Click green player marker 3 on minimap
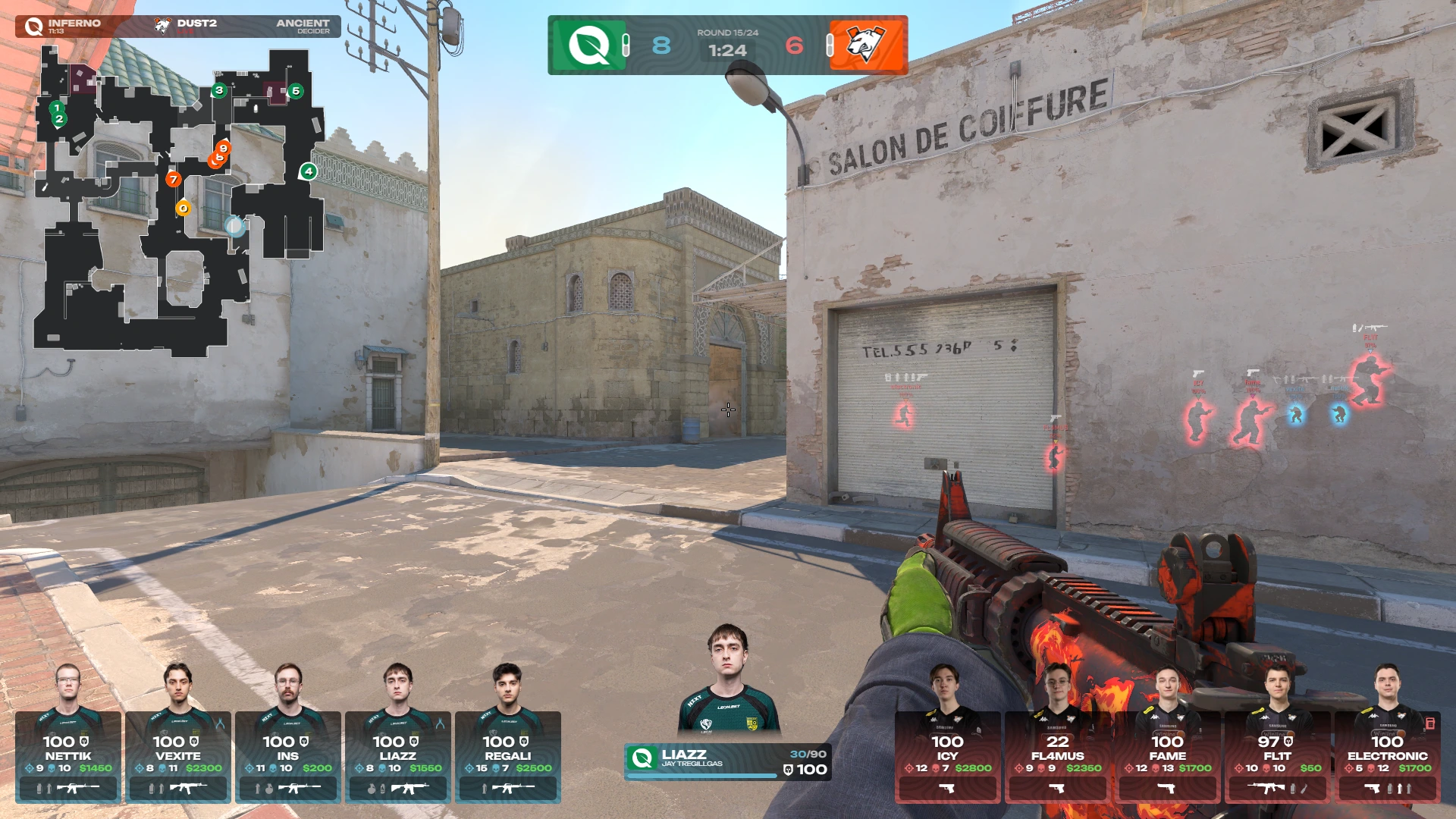Screen dimensions: 1456x819 click(219, 90)
